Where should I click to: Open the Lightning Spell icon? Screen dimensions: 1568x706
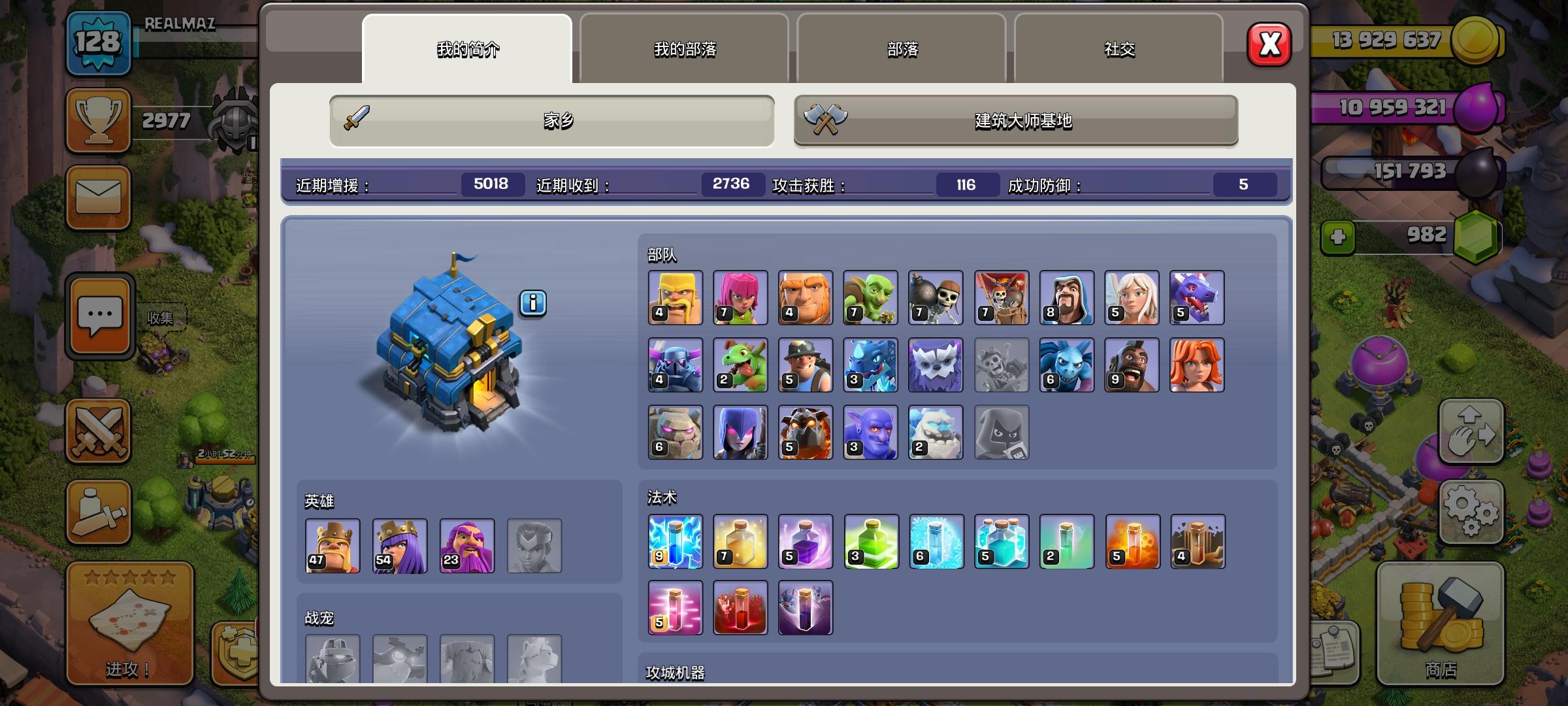(674, 542)
